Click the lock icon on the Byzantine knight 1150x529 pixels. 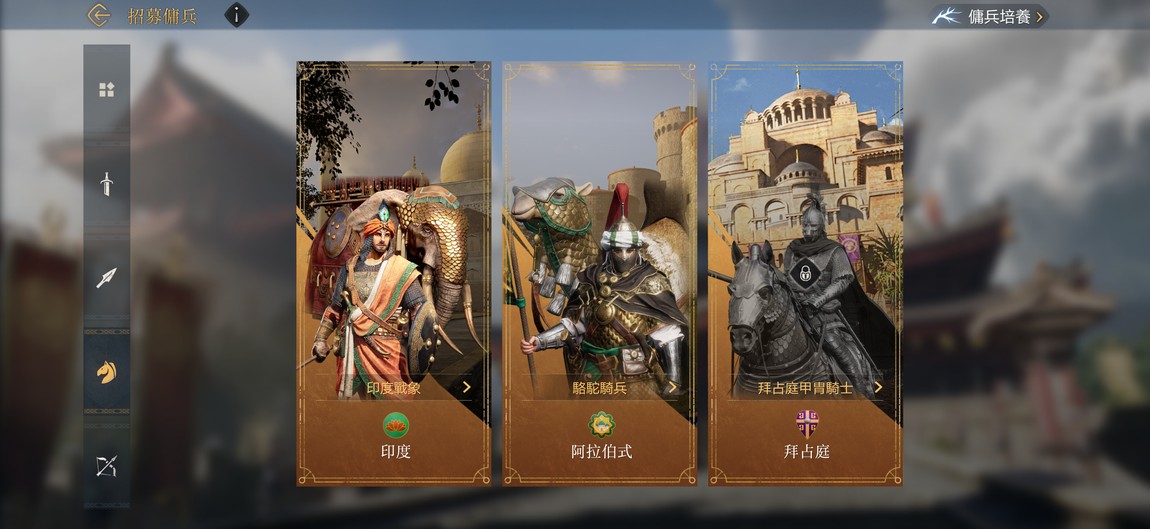(x=802, y=271)
